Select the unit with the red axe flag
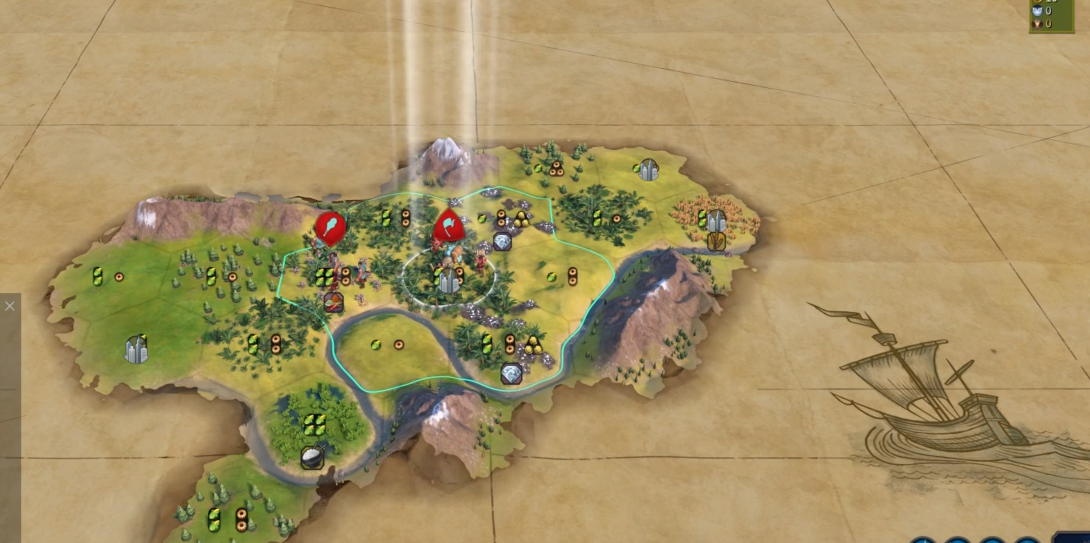1090x543 pixels. pos(448,227)
